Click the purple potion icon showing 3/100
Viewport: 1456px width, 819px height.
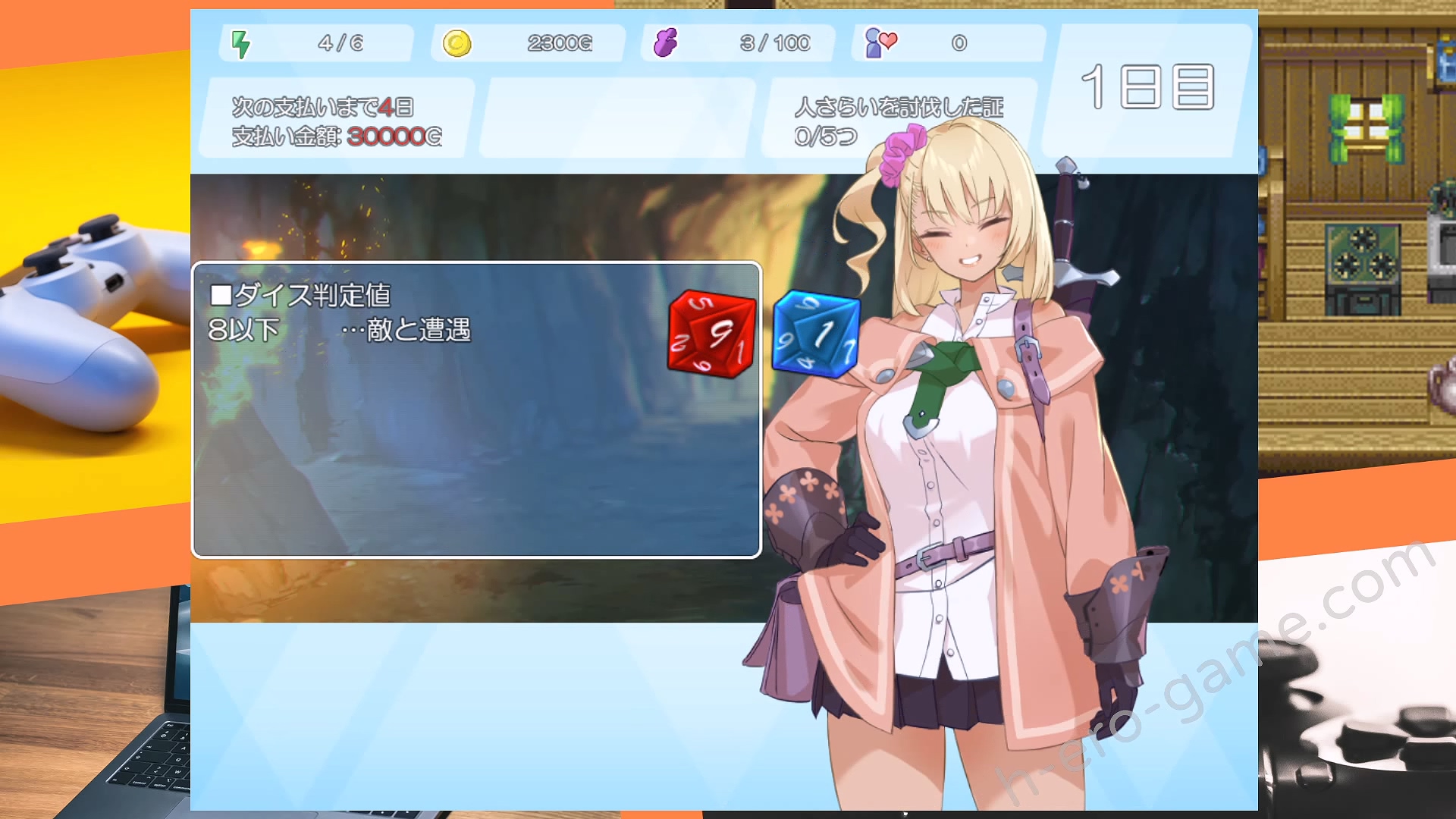point(665,43)
